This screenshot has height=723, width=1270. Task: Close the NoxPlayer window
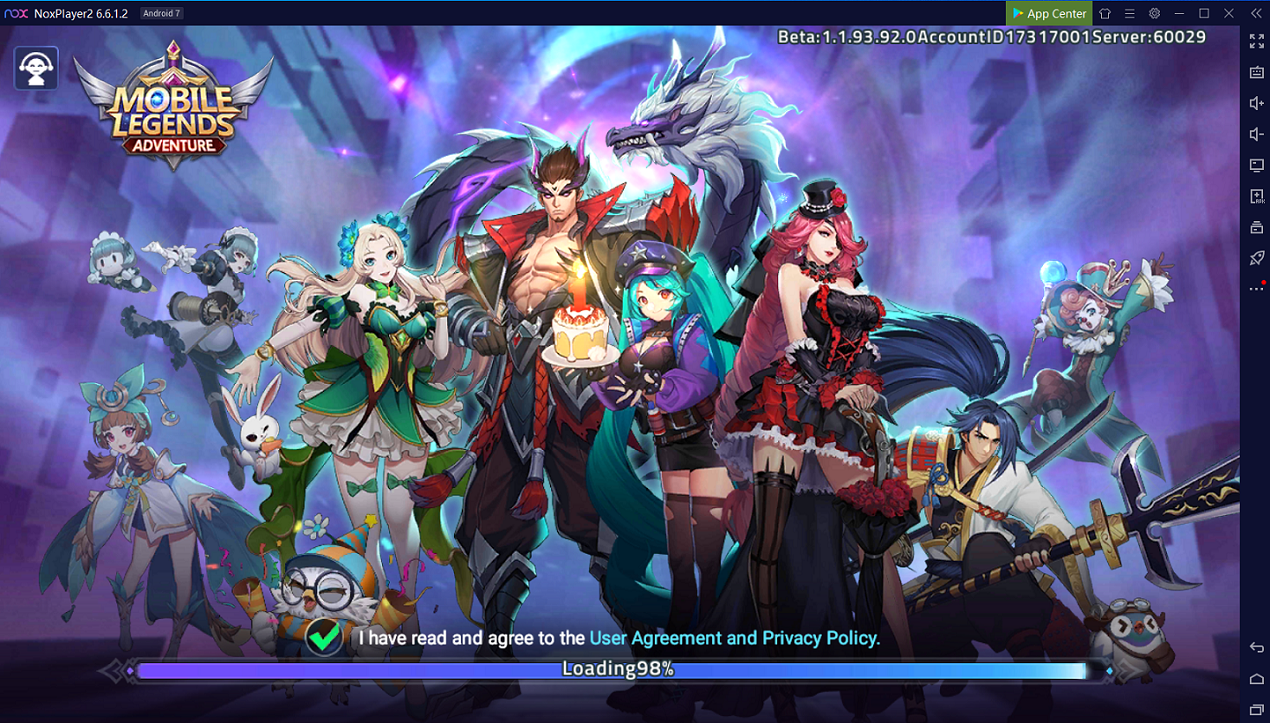(x=1229, y=13)
